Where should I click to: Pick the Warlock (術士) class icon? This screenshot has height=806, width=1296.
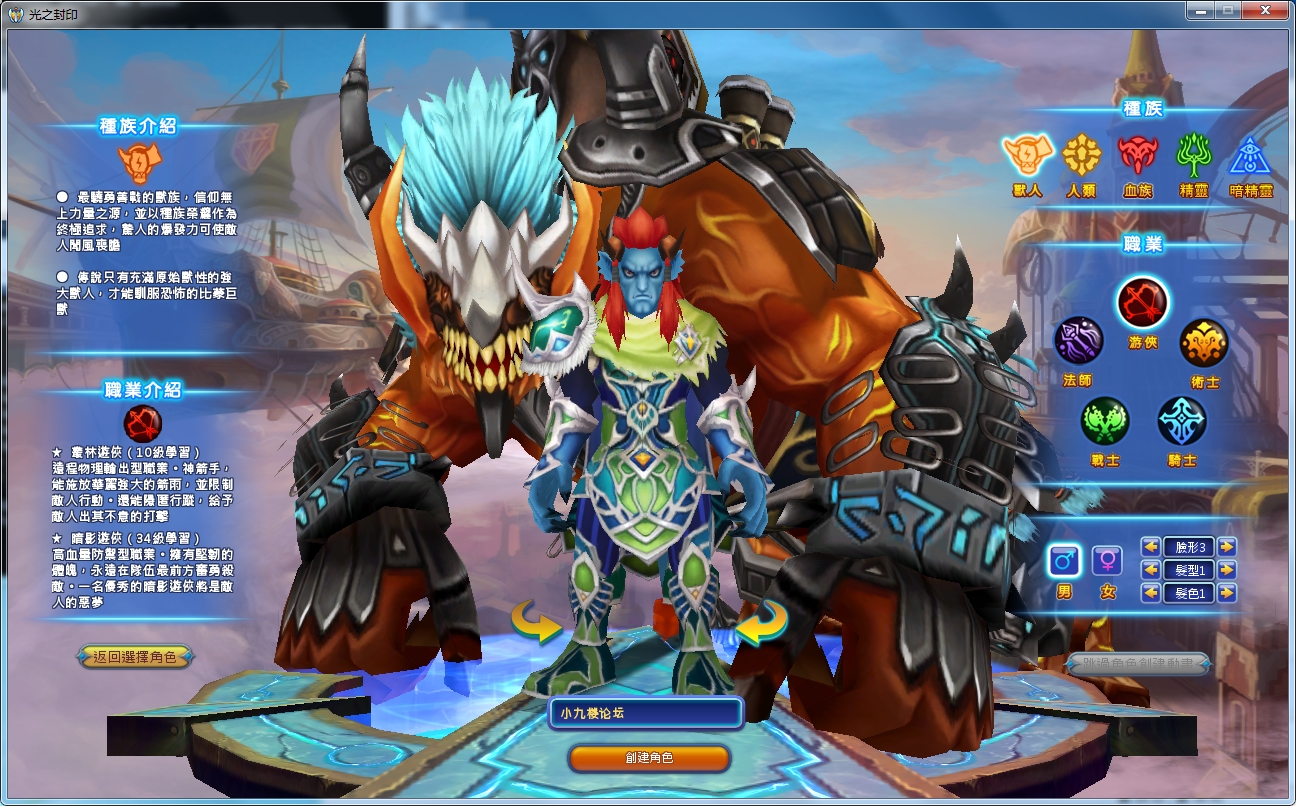pos(1203,344)
